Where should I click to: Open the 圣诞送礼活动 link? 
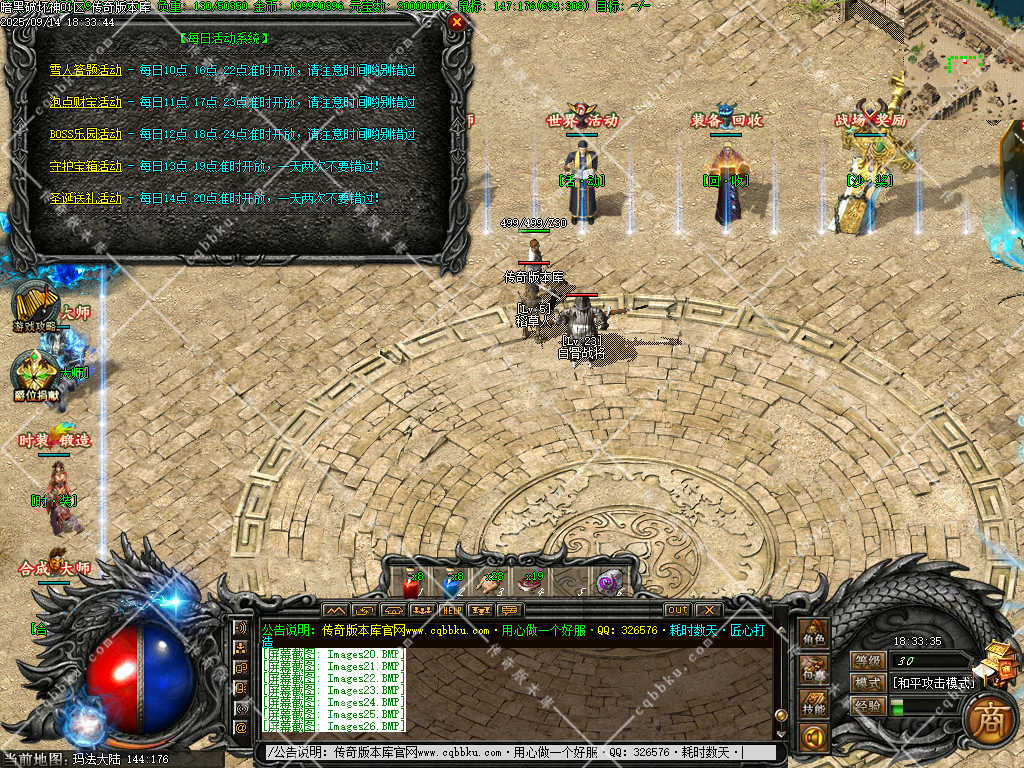[x=86, y=198]
